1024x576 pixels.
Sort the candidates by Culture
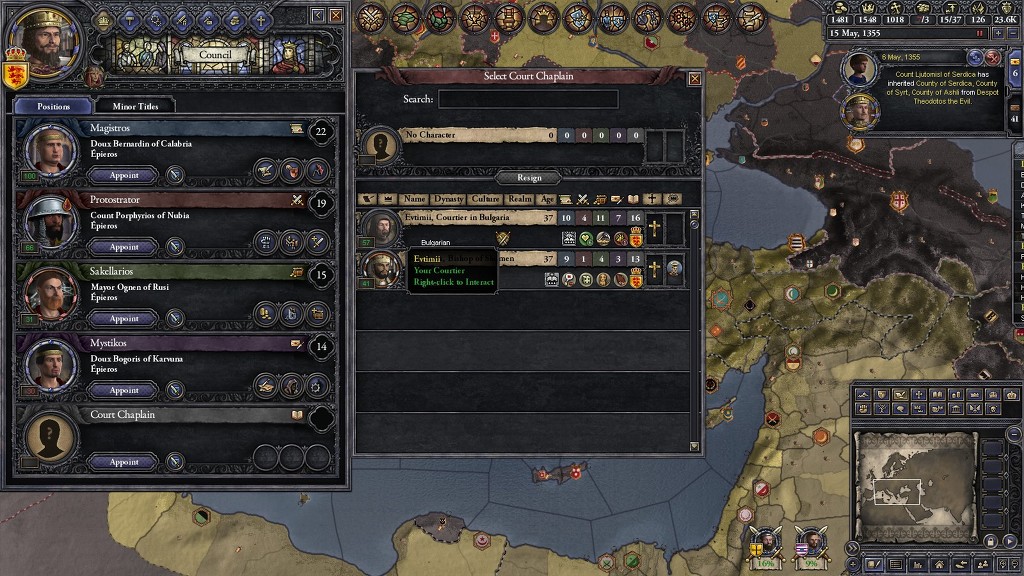coord(485,199)
